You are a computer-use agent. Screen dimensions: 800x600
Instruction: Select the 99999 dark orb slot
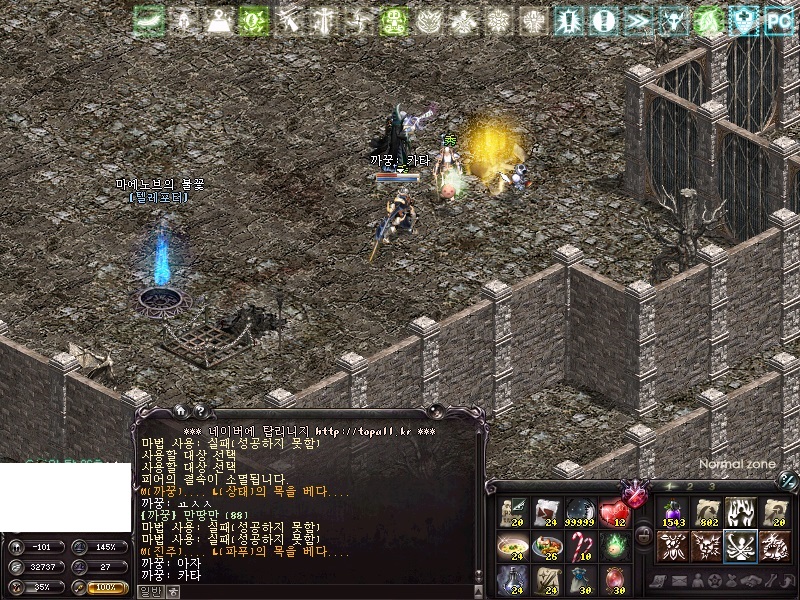pos(581,513)
